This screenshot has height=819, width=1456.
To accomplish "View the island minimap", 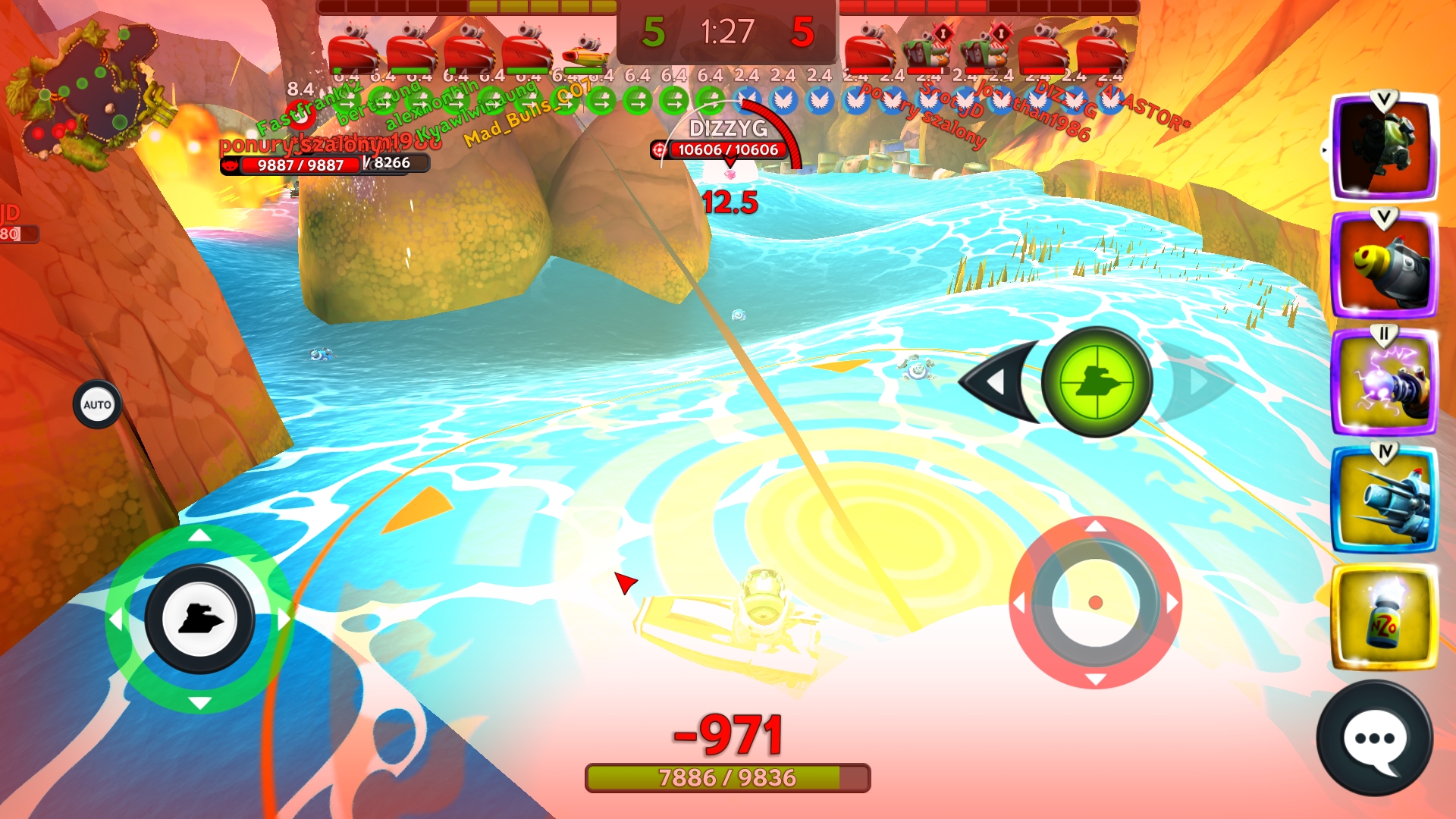I will [87, 95].
